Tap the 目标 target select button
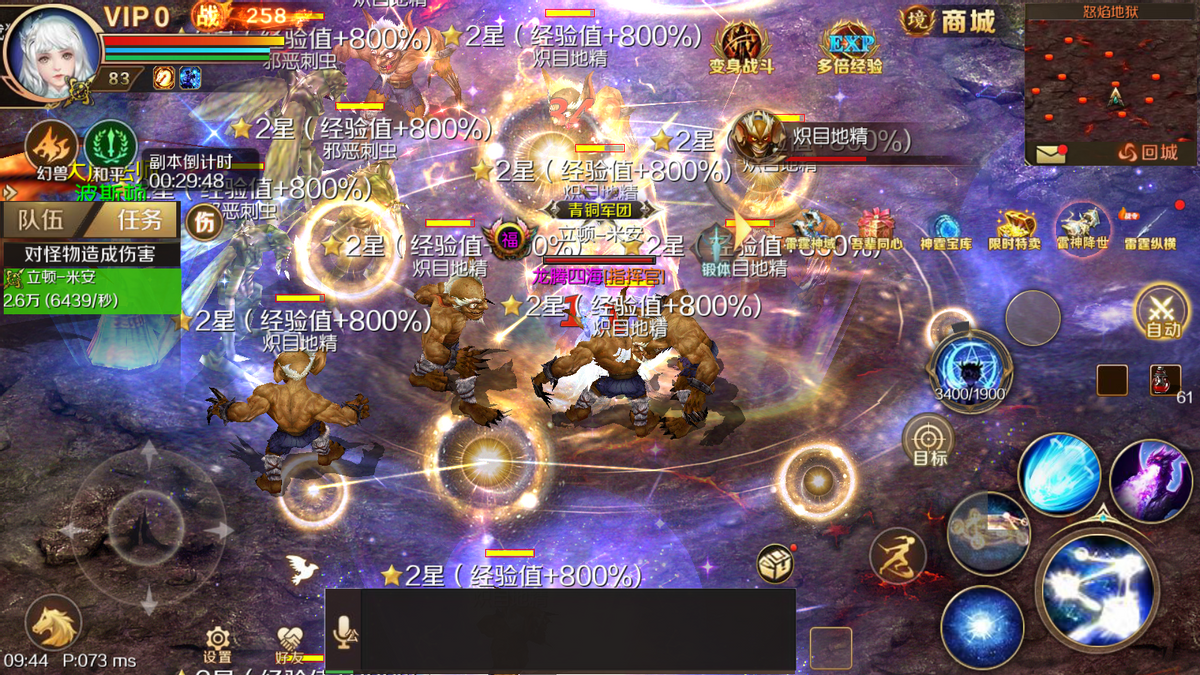Image resolution: width=1200 pixels, height=675 pixels. 929,440
